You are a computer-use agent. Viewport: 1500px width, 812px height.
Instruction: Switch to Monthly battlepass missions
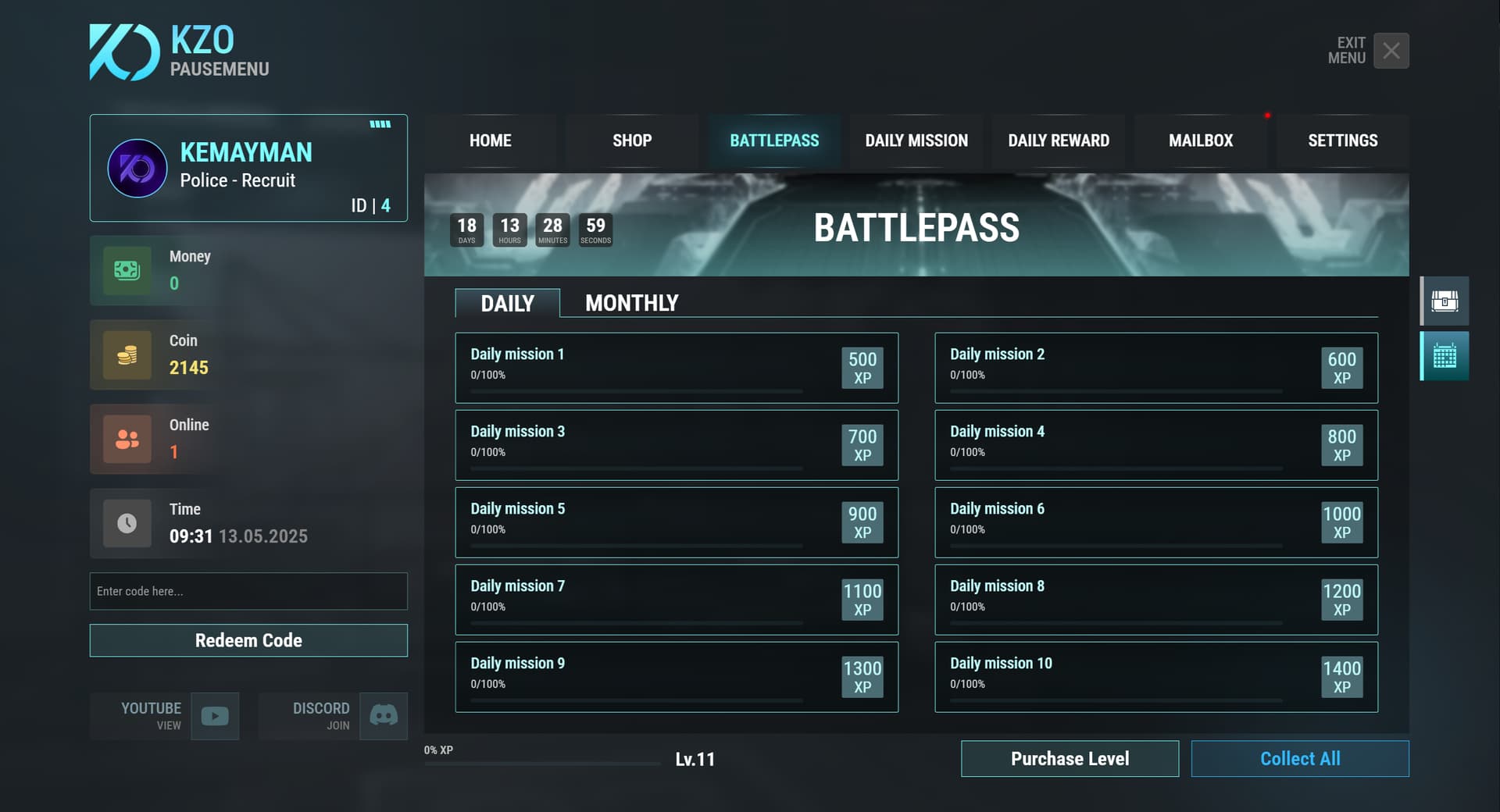coord(632,303)
